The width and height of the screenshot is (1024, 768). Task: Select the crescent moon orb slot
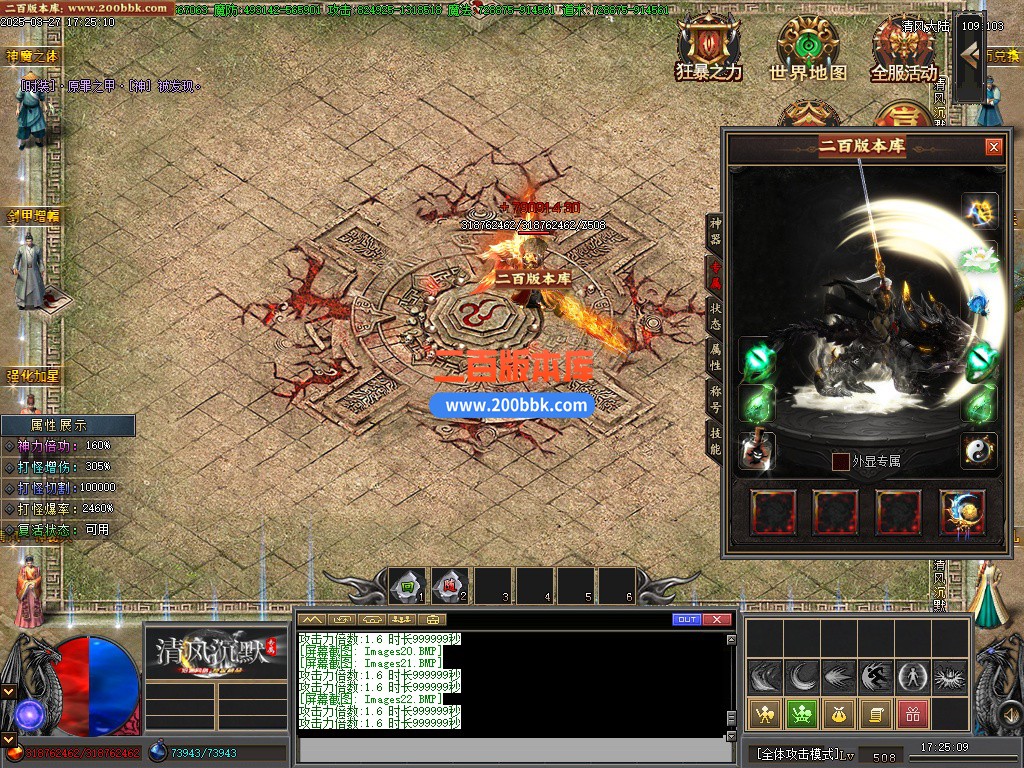pyautogui.click(x=962, y=512)
